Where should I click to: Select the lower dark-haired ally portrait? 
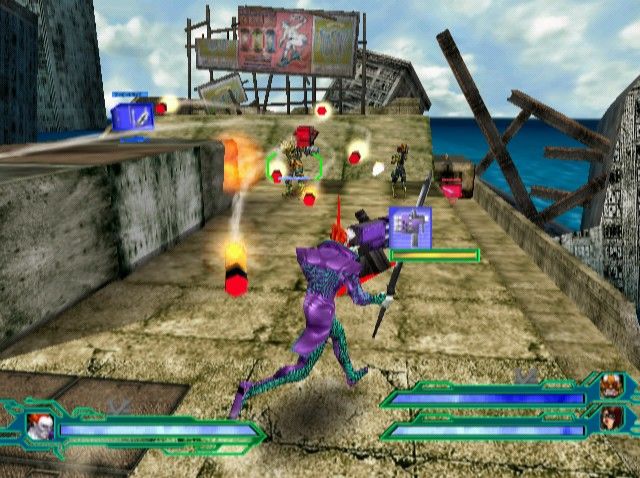click(x=610, y=415)
